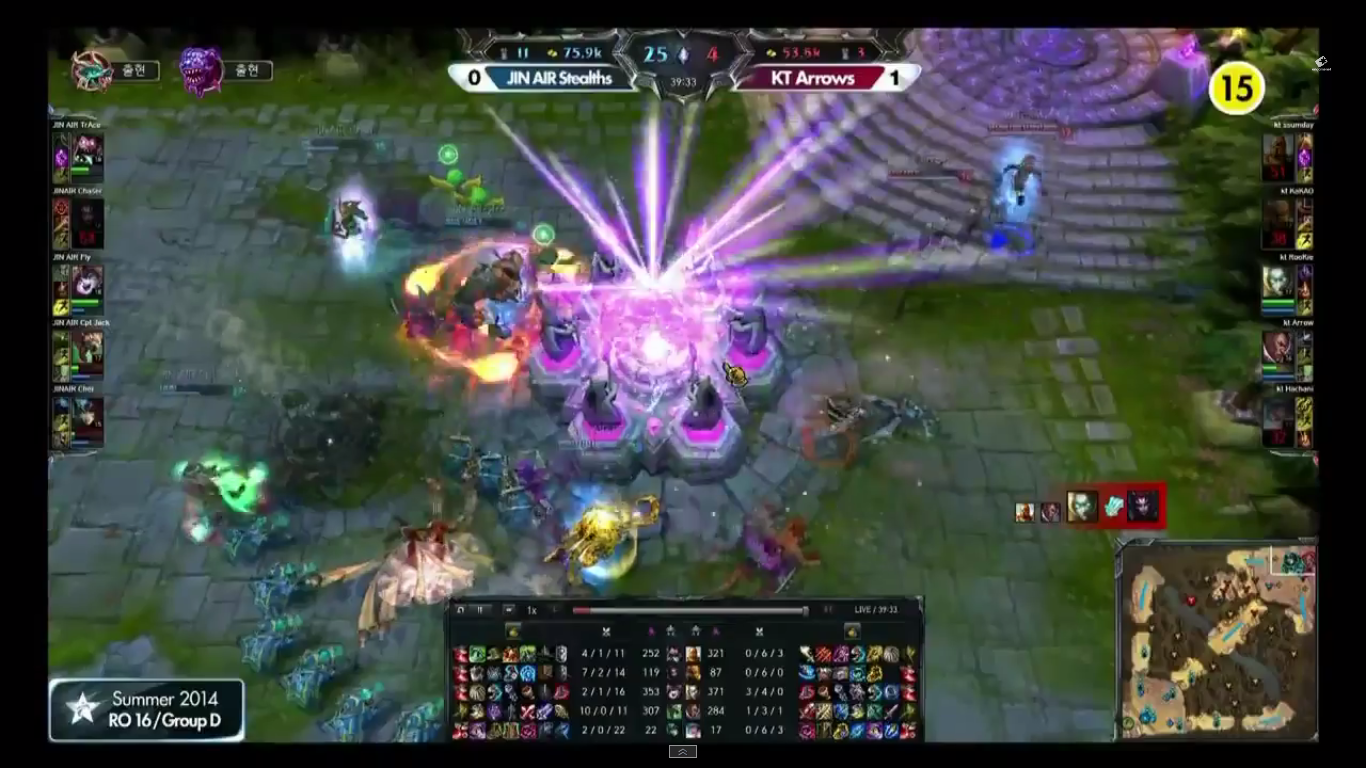Viewport: 1366px width, 768px height.
Task: Click the LIVE / 39:33 indicator
Action: tap(878, 609)
